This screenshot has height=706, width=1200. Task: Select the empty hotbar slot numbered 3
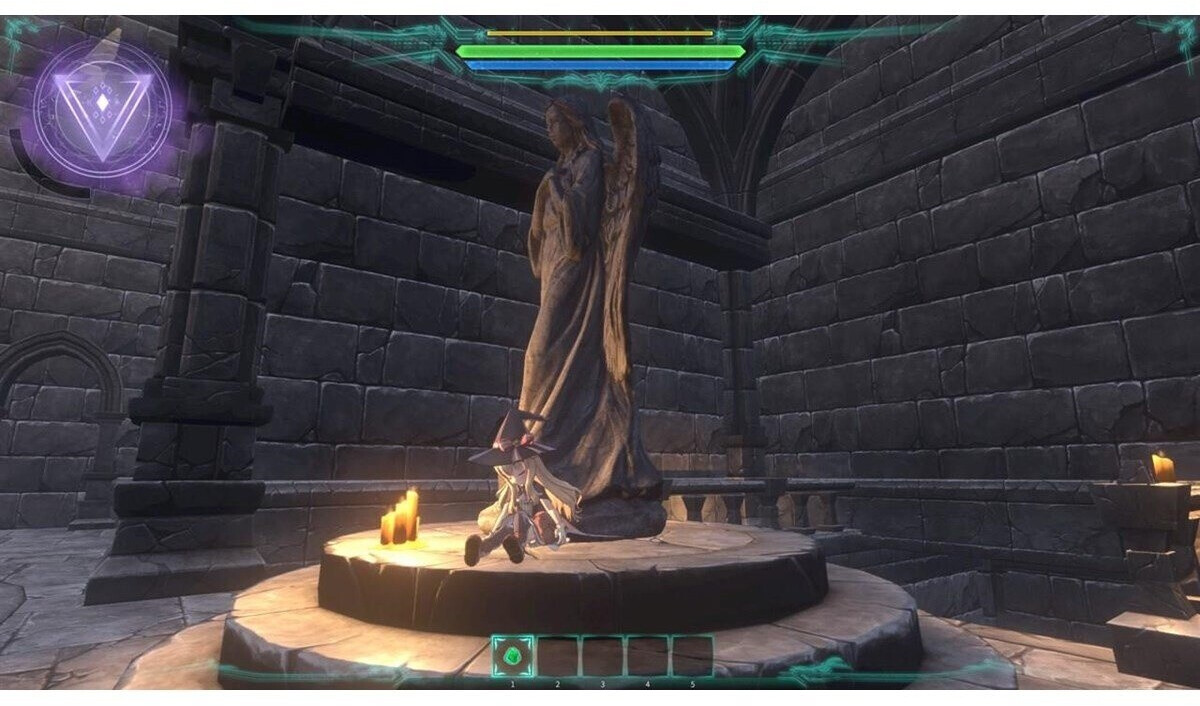click(x=603, y=656)
